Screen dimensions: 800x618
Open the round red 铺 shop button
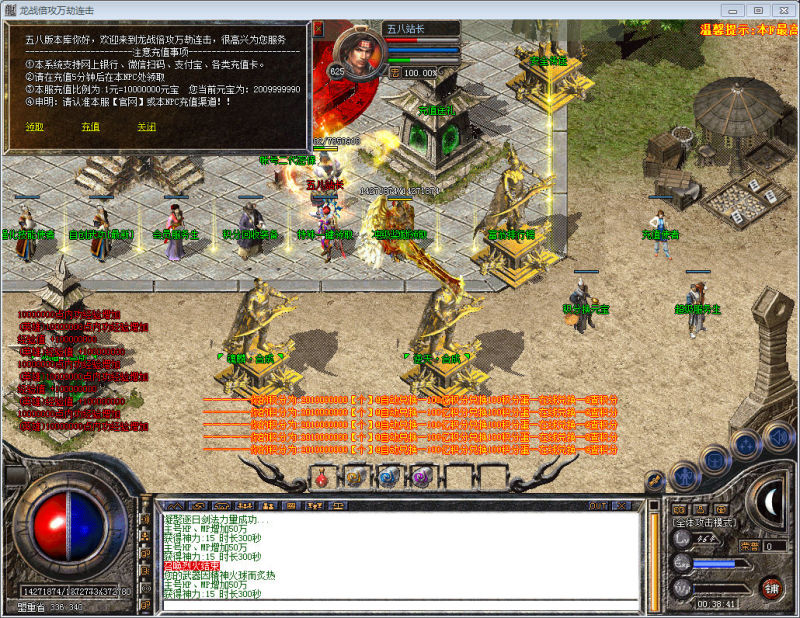(770, 587)
